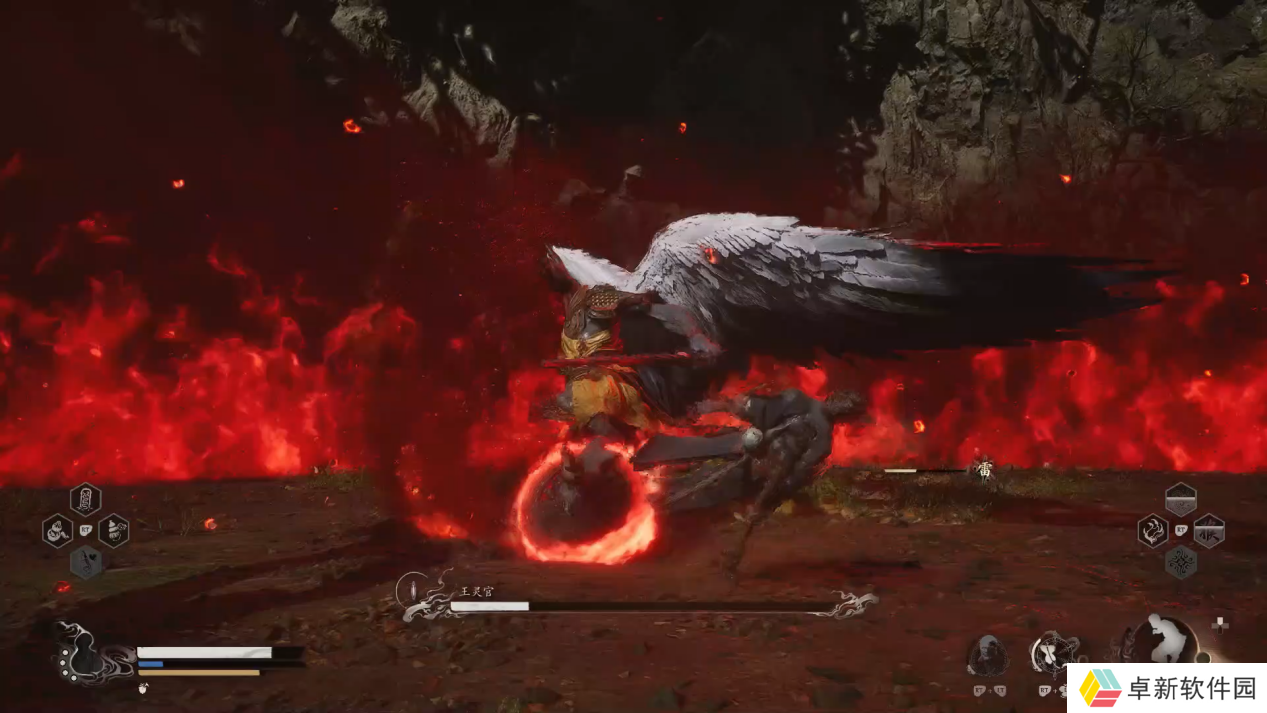Select the top scroll-talisman item slot
The image size is (1267, 713).
tap(85, 498)
